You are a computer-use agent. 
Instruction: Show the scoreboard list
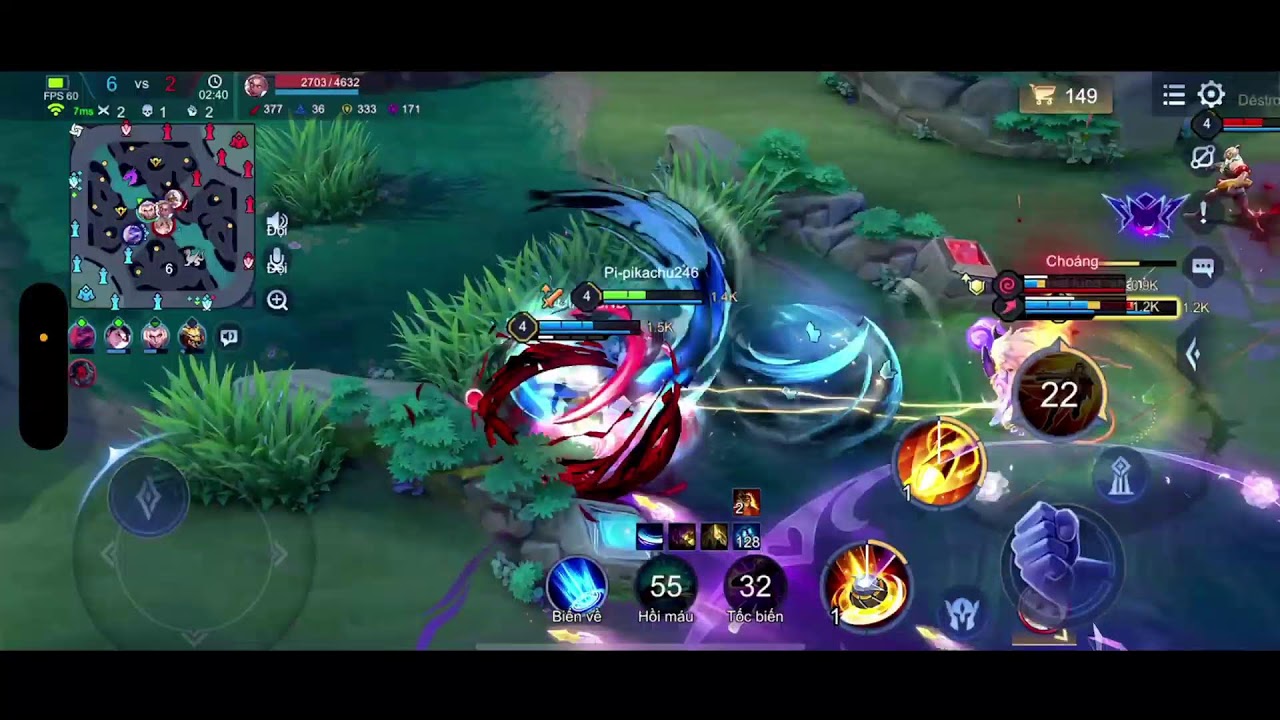click(x=1174, y=95)
